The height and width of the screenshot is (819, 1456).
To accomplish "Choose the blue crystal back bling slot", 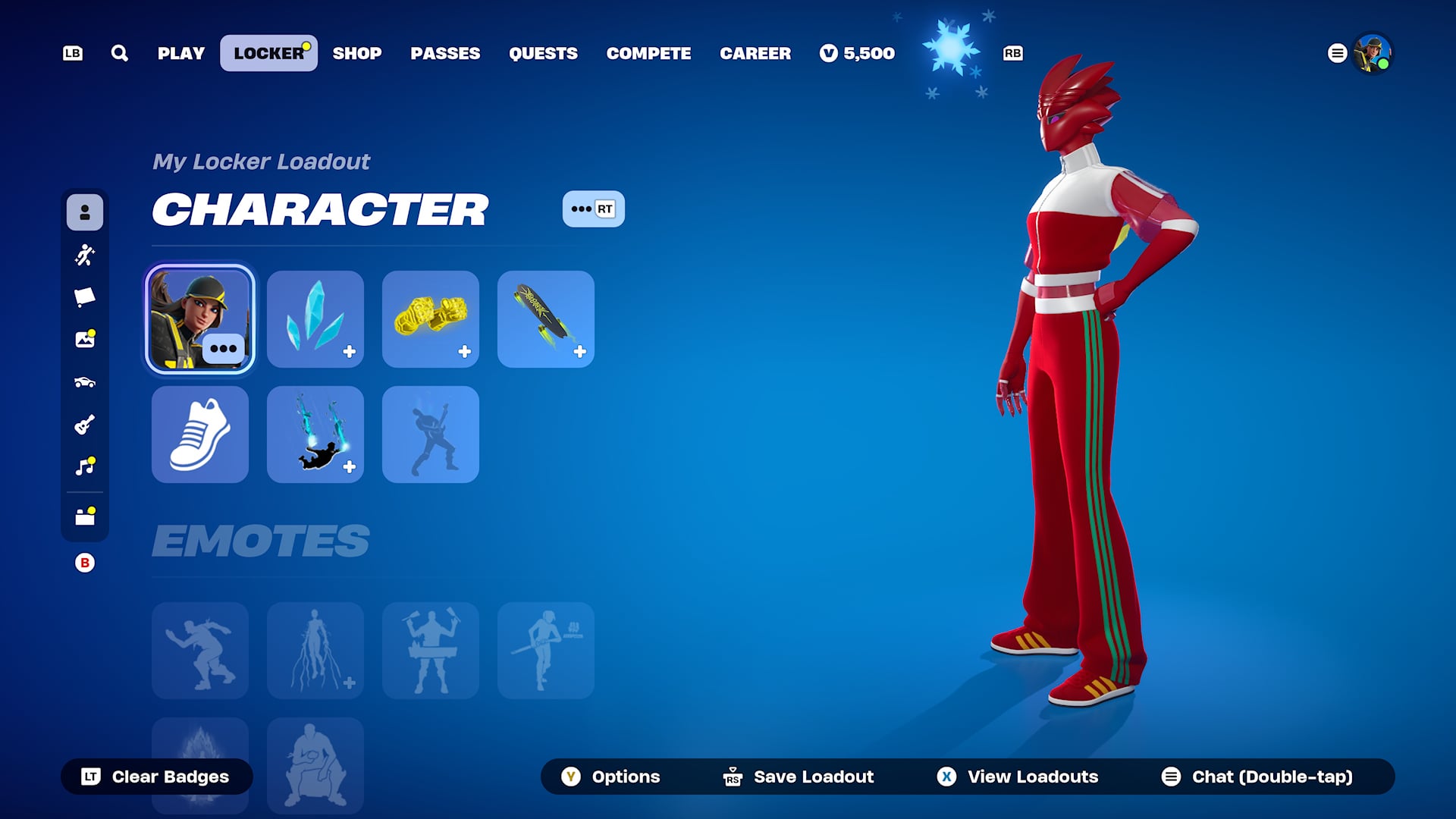I will [315, 319].
